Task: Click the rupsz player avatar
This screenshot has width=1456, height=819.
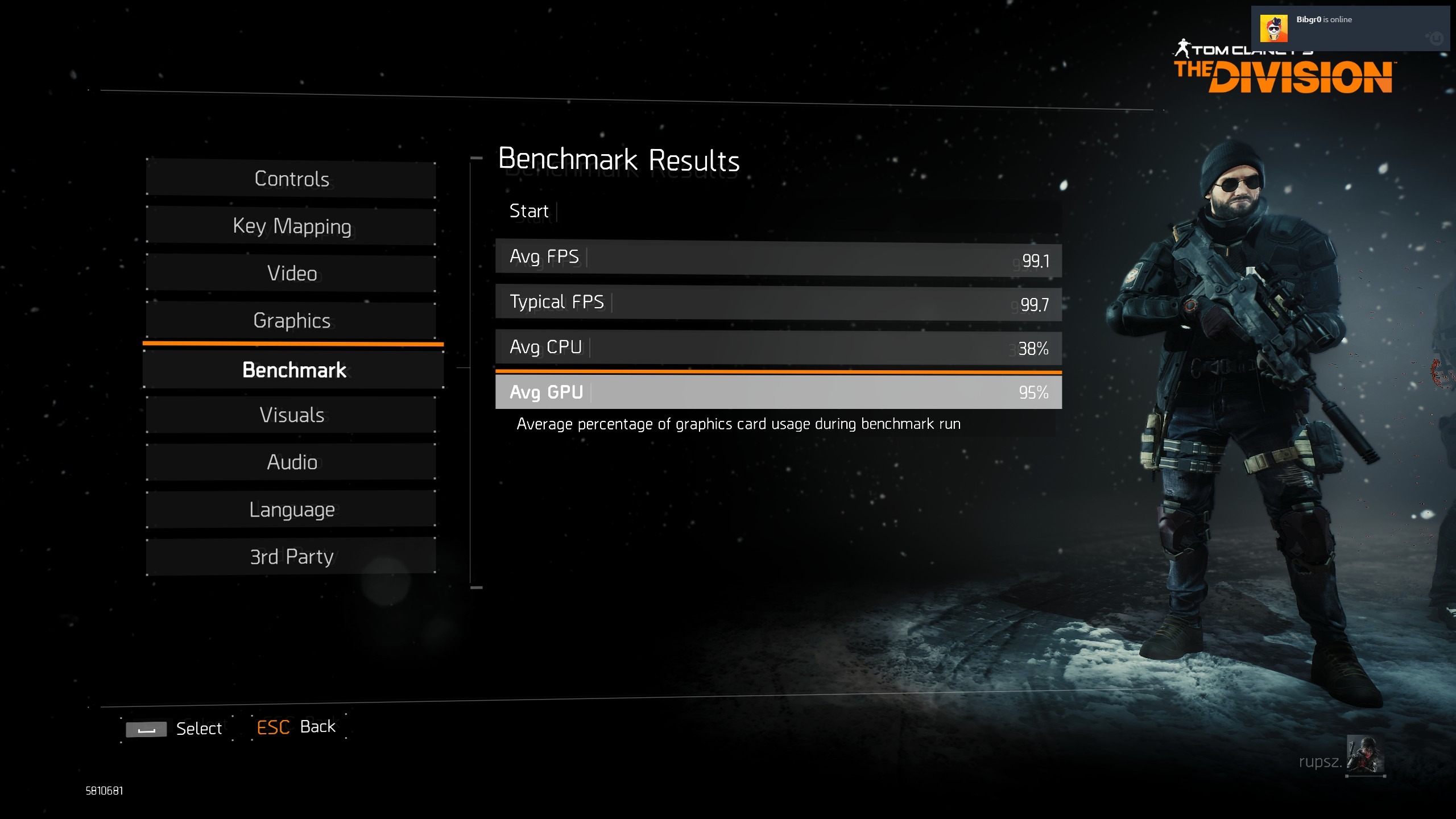Action: (1365, 755)
